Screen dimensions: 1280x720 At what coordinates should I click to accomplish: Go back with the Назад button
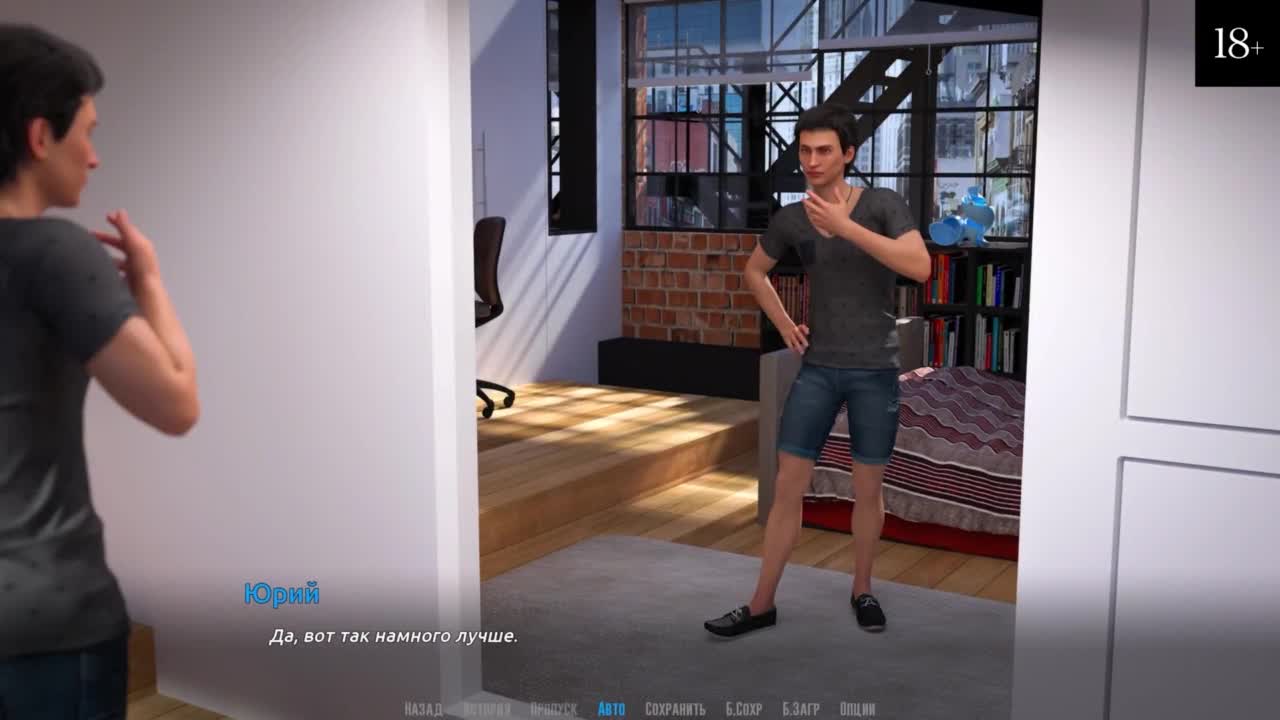pyautogui.click(x=423, y=709)
